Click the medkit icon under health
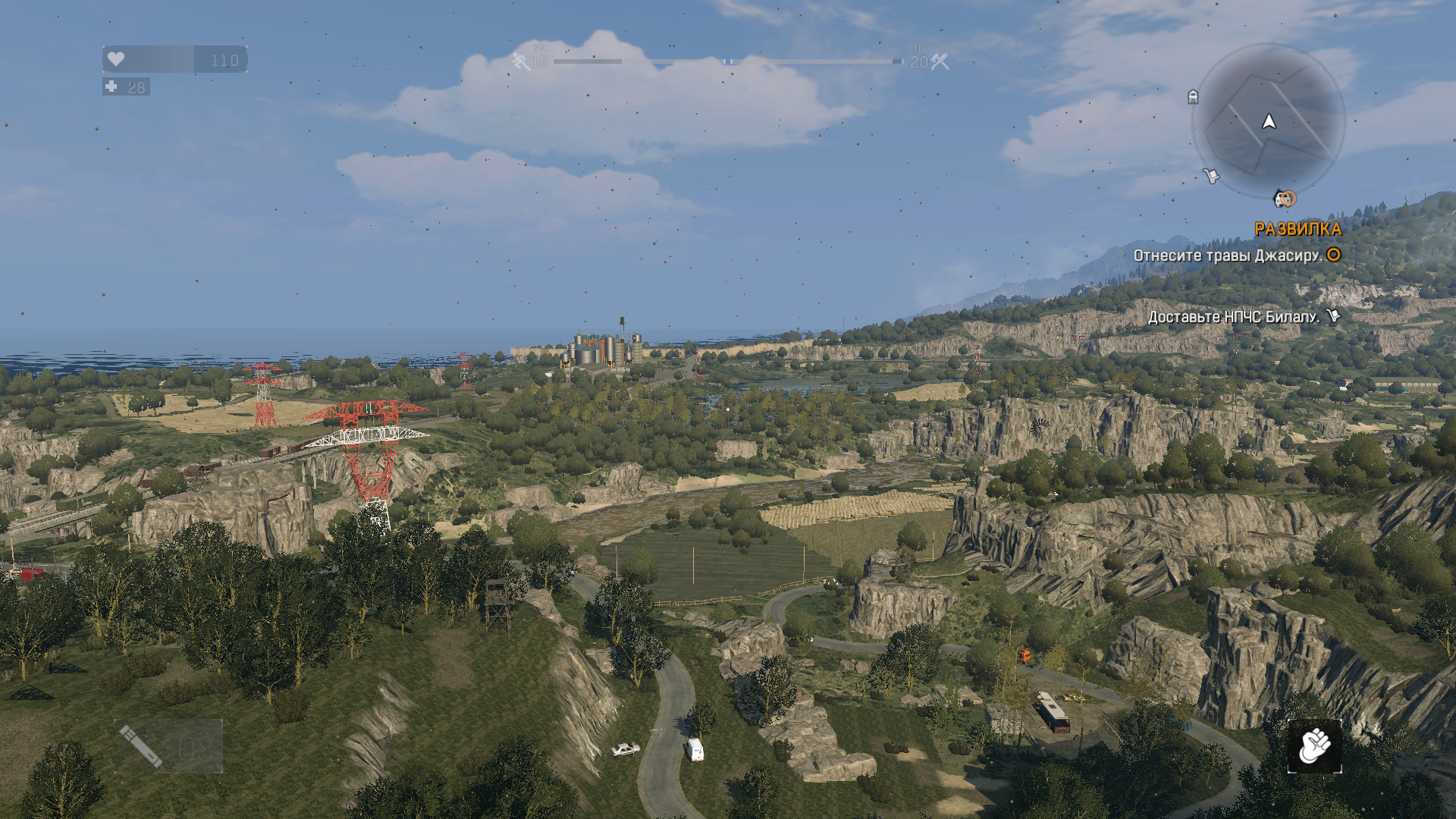This screenshot has width=1456, height=819. 111,87
